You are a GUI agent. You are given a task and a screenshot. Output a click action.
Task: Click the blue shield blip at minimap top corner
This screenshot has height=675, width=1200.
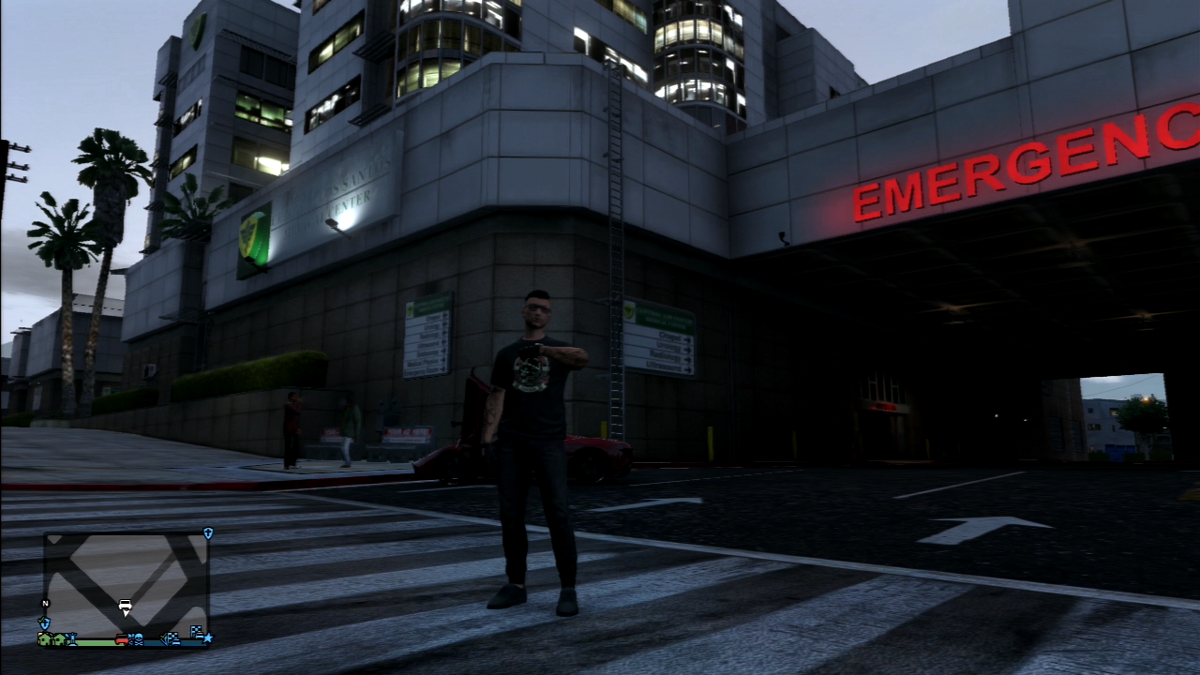click(208, 533)
